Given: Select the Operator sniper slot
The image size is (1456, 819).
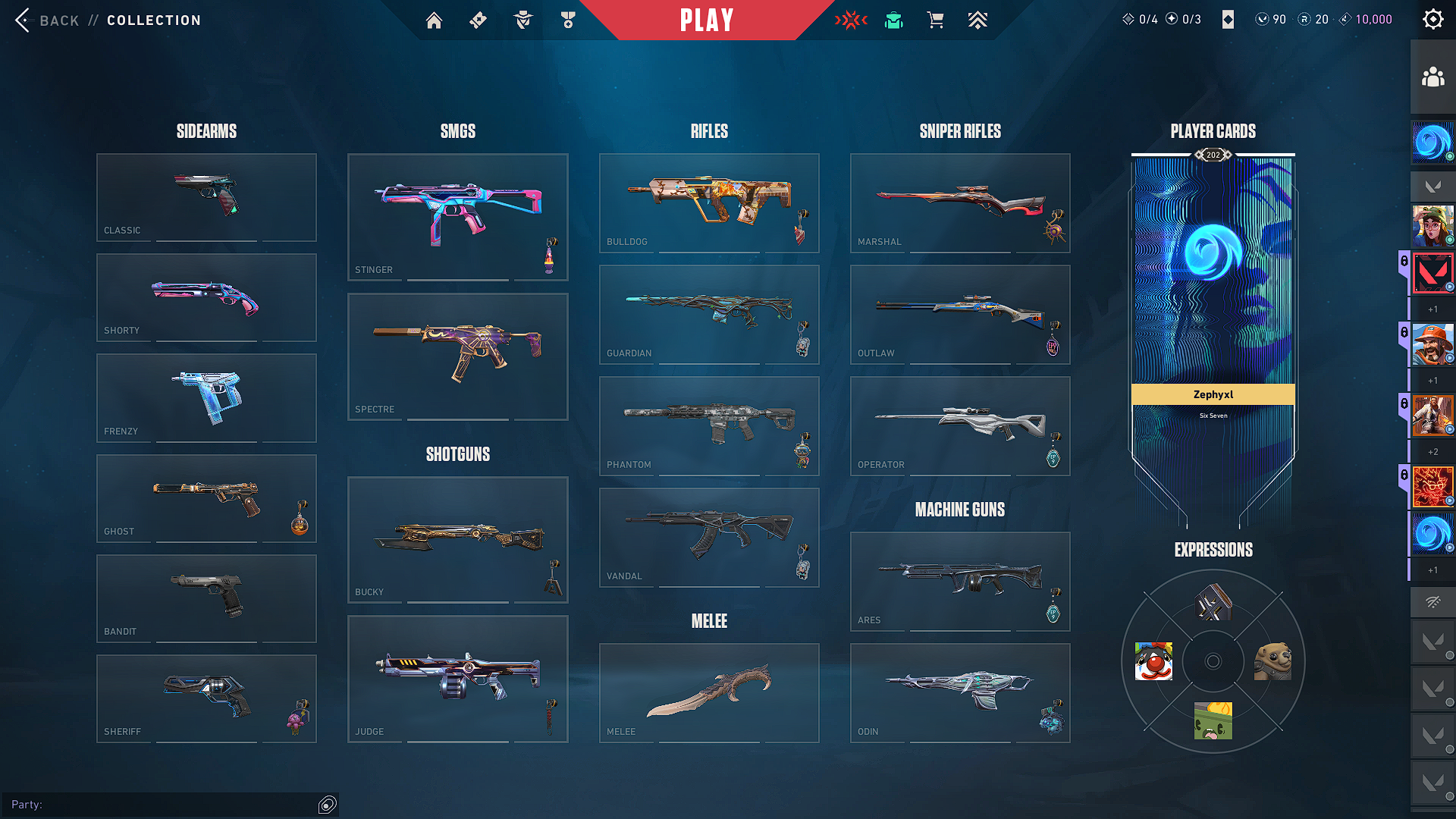Looking at the screenshot, I should [x=960, y=425].
